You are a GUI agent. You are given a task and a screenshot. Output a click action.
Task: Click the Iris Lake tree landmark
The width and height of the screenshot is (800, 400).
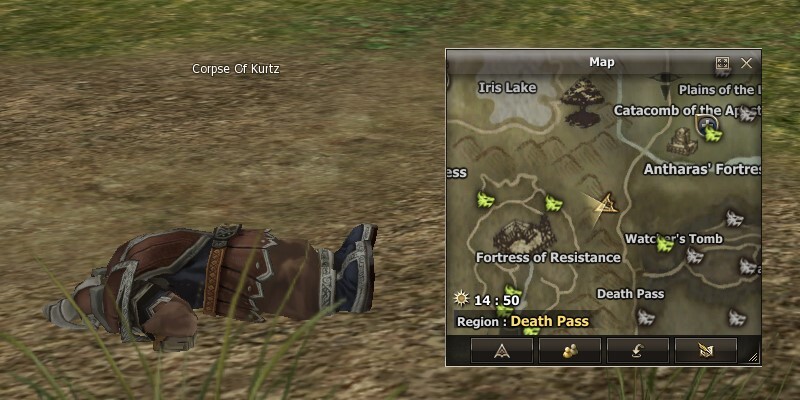point(580,101)
